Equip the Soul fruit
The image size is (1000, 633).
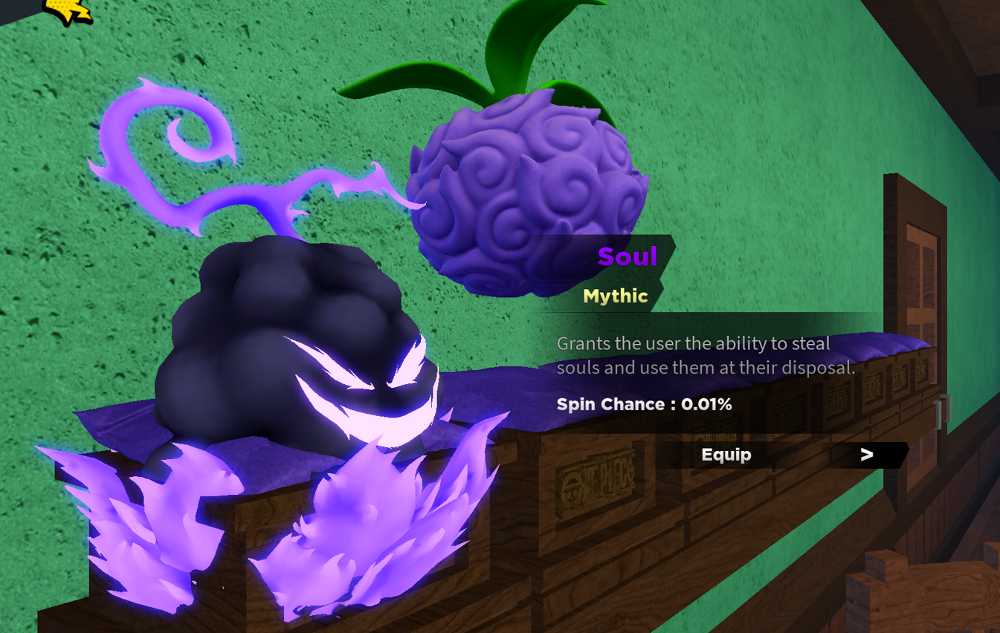coord(726,455)
